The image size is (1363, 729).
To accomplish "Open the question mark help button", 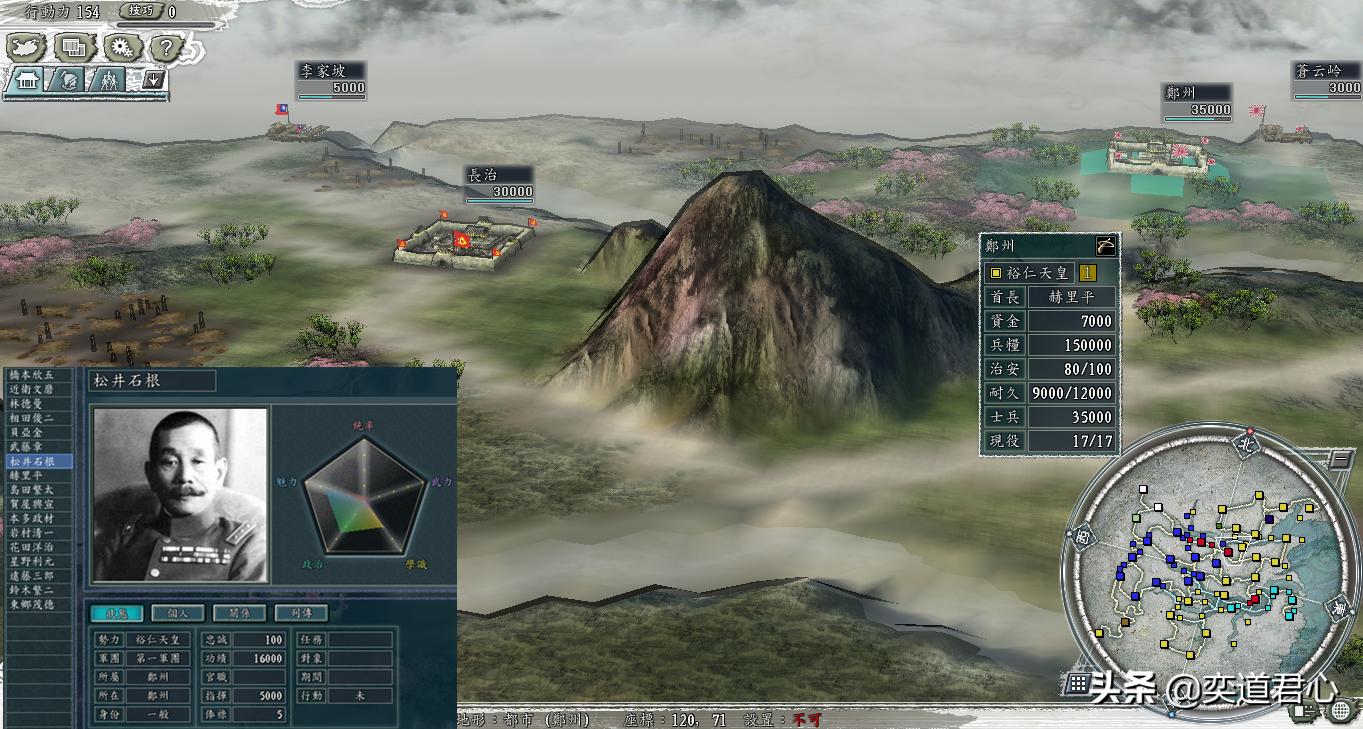I will pyautogui.click(x=166, y=46).
